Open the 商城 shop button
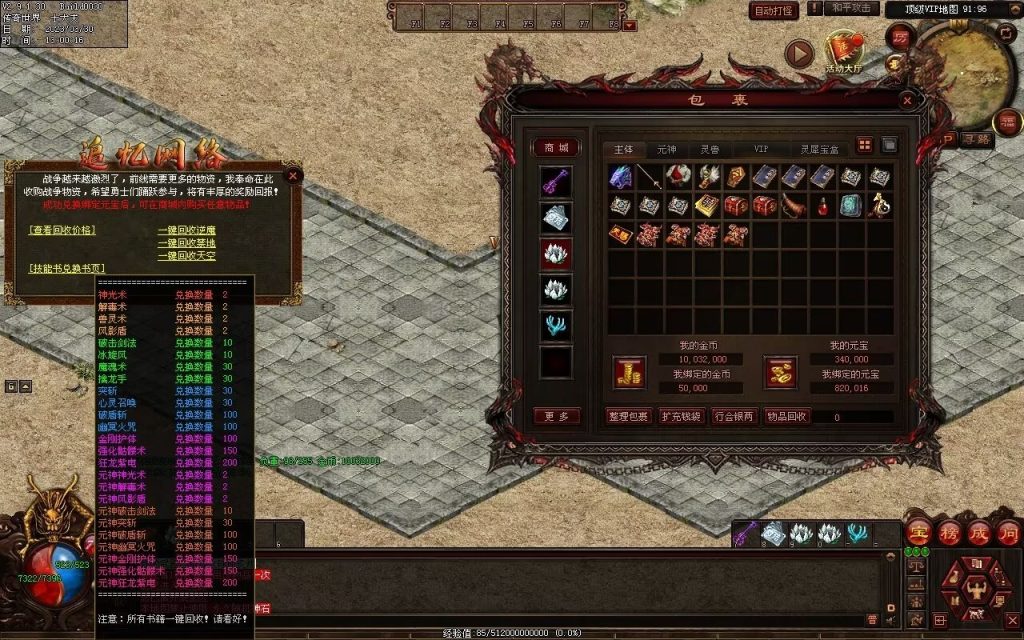The width and height of the screenshot is (1024, 640). (555, 148)
